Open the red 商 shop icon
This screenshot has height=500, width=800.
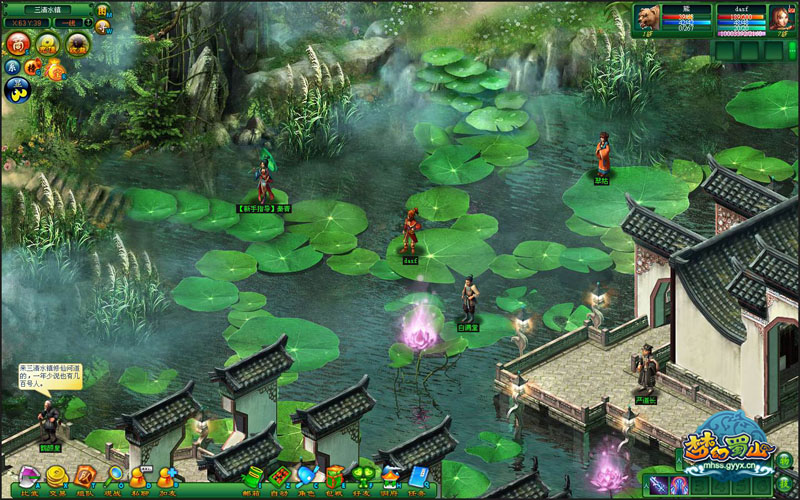click(x=19, y=43)
